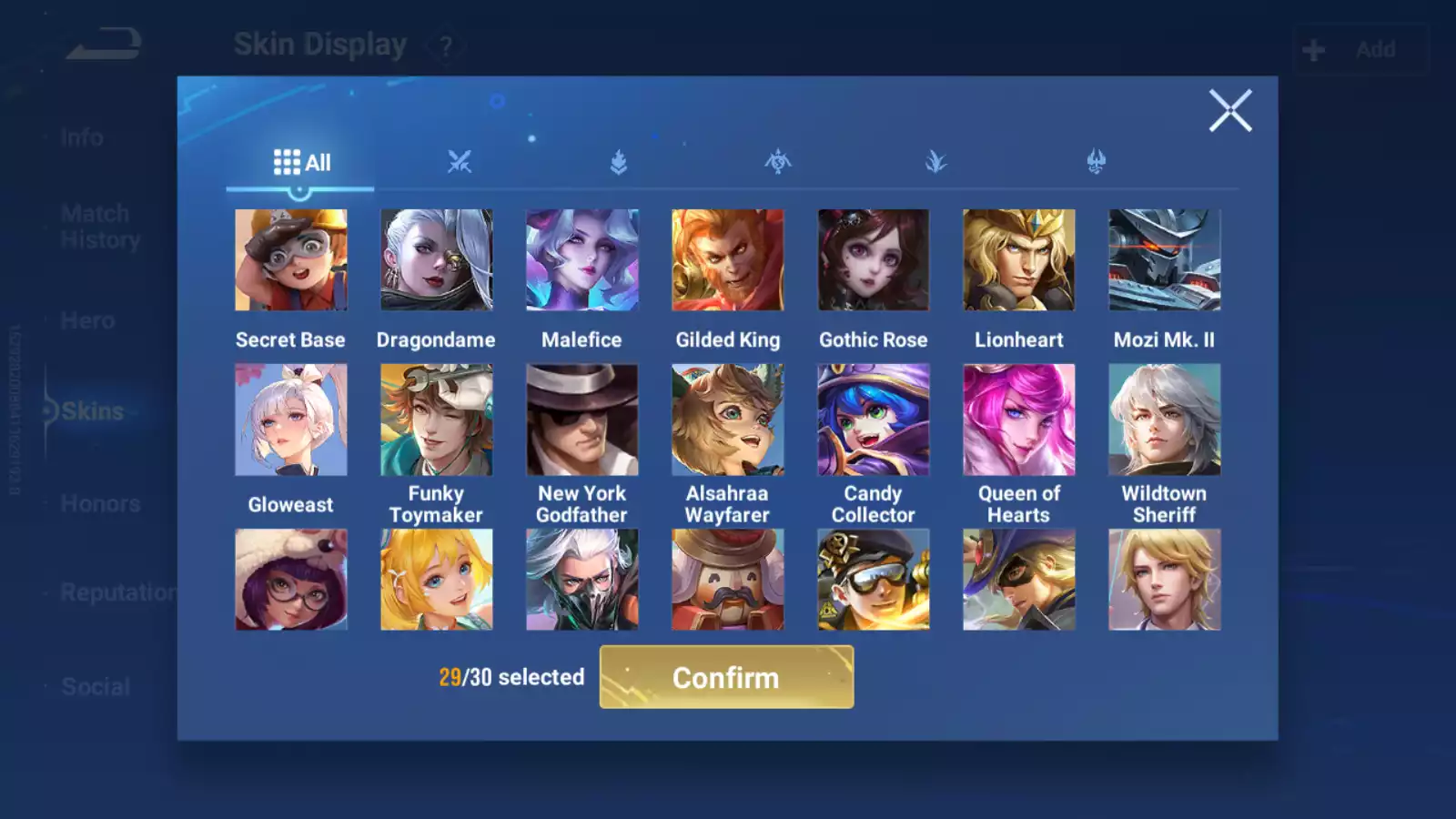This screenshot has height=819, width=1456.
Task: Pick the Mozi Mk. II skin
Action: 1164,260
